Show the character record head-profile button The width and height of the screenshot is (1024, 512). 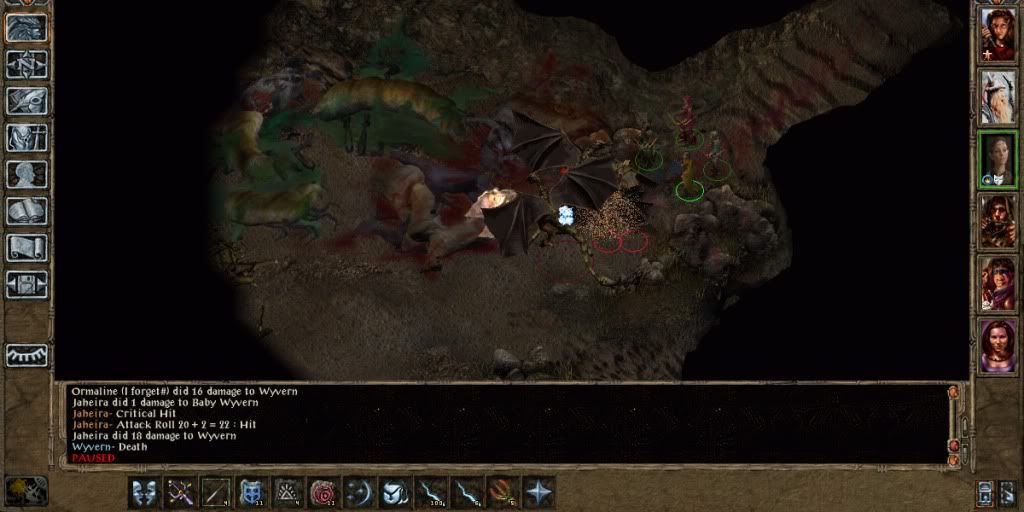[26, 174]
